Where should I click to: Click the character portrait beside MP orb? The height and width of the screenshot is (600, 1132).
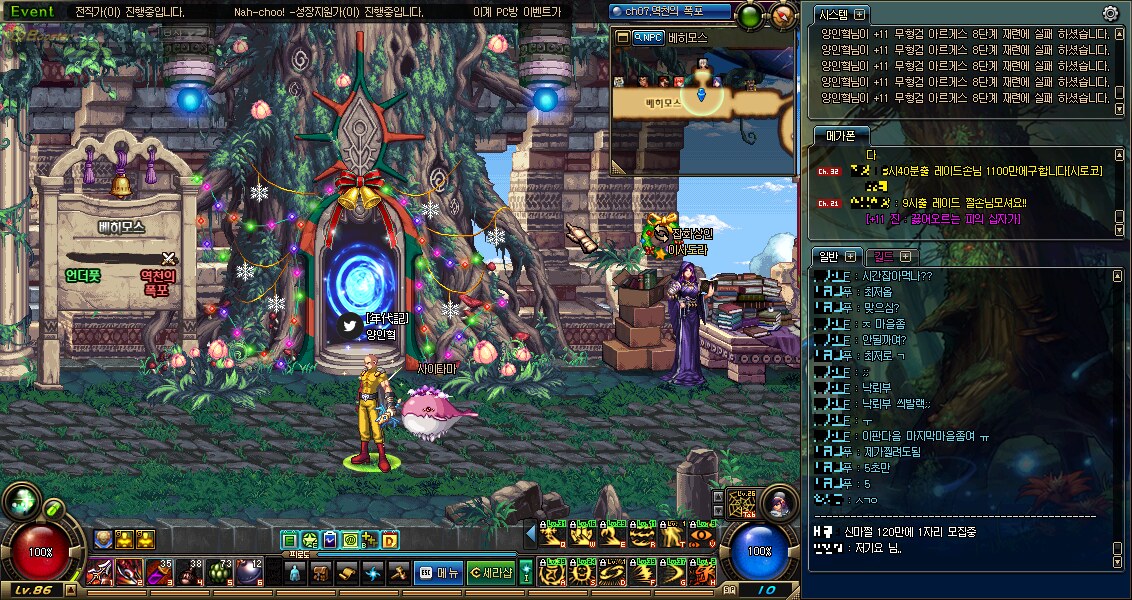coord(778,503)
